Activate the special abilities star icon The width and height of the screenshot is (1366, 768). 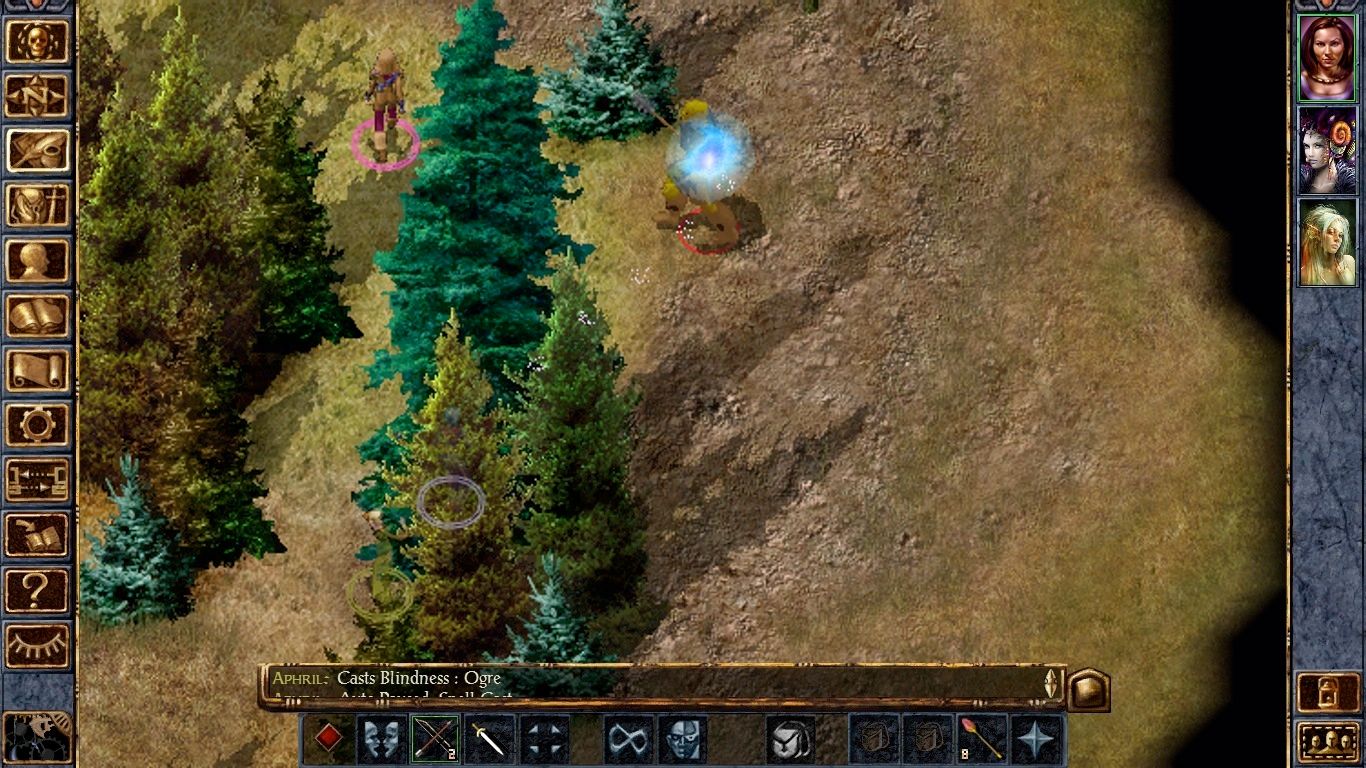click(x=1034, y=740)
